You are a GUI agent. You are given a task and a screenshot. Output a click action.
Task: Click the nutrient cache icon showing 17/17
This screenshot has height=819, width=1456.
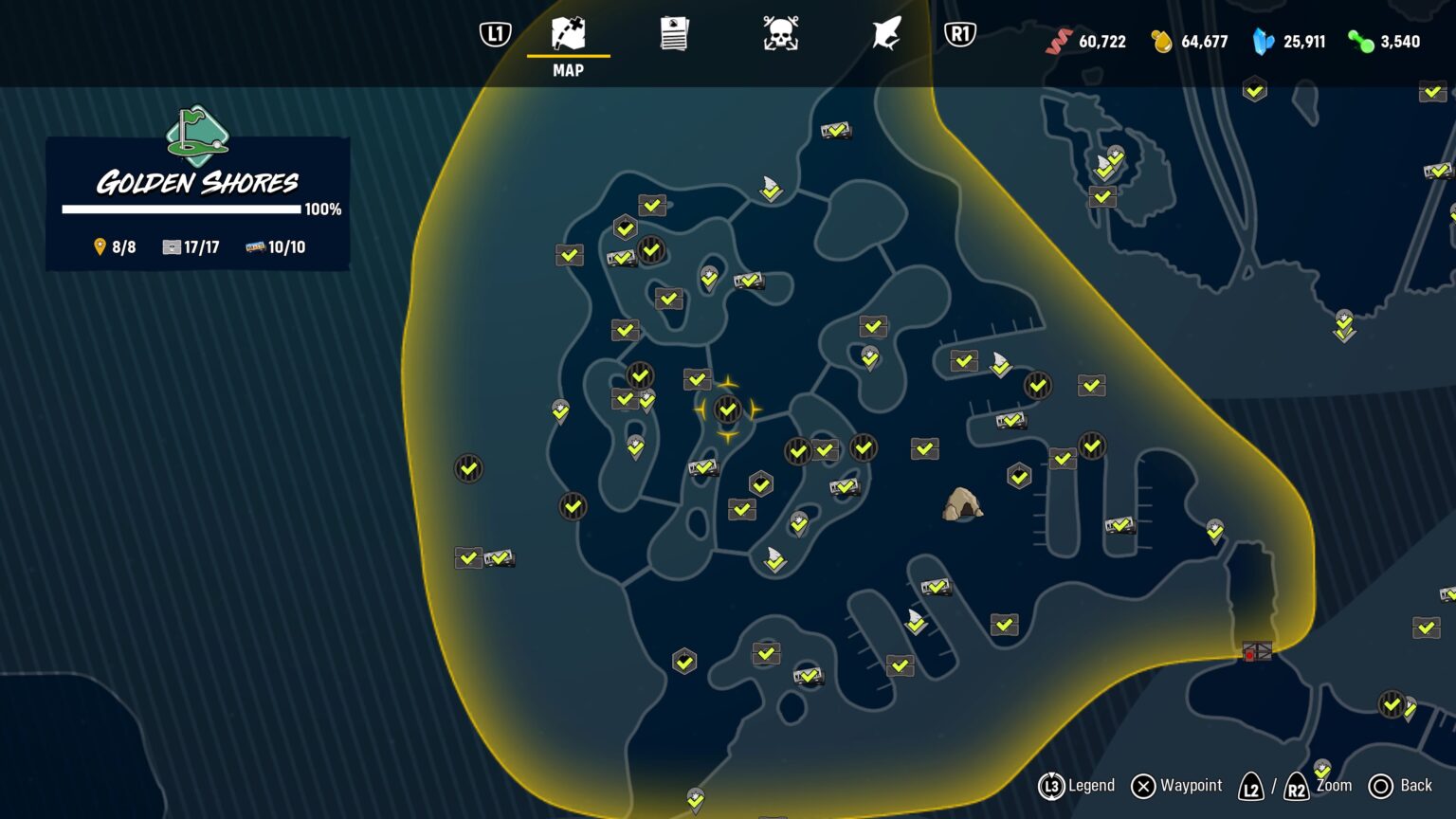coord(172,246)
